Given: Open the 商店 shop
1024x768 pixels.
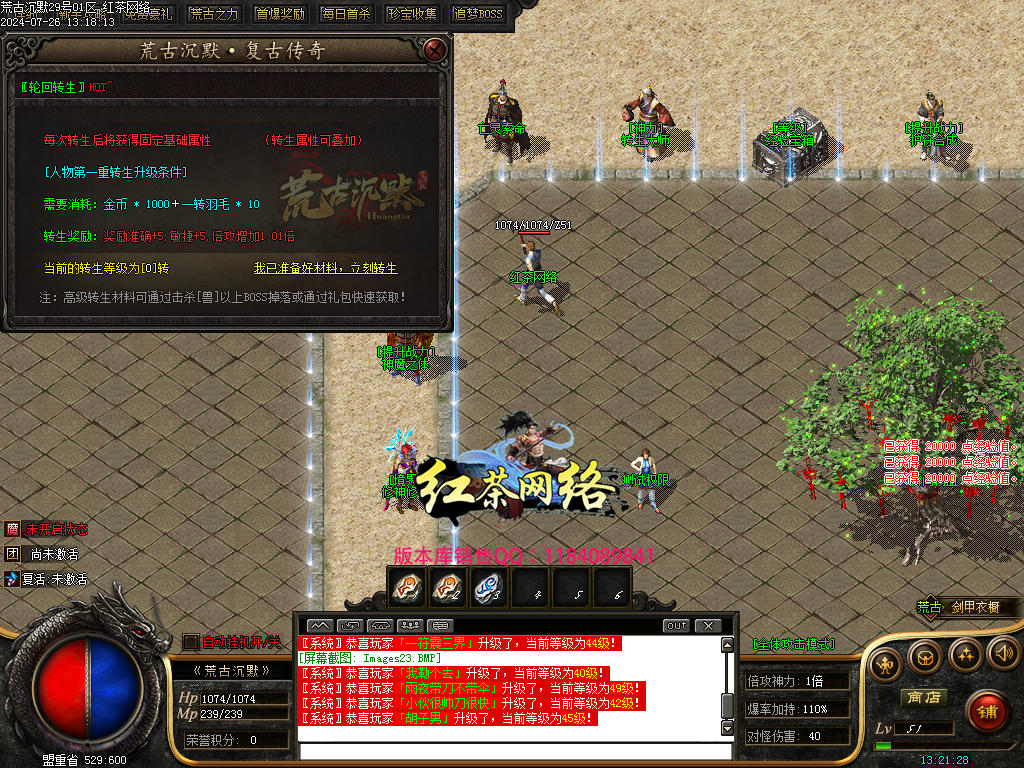Looking at the screenshot, I should 923,697.
